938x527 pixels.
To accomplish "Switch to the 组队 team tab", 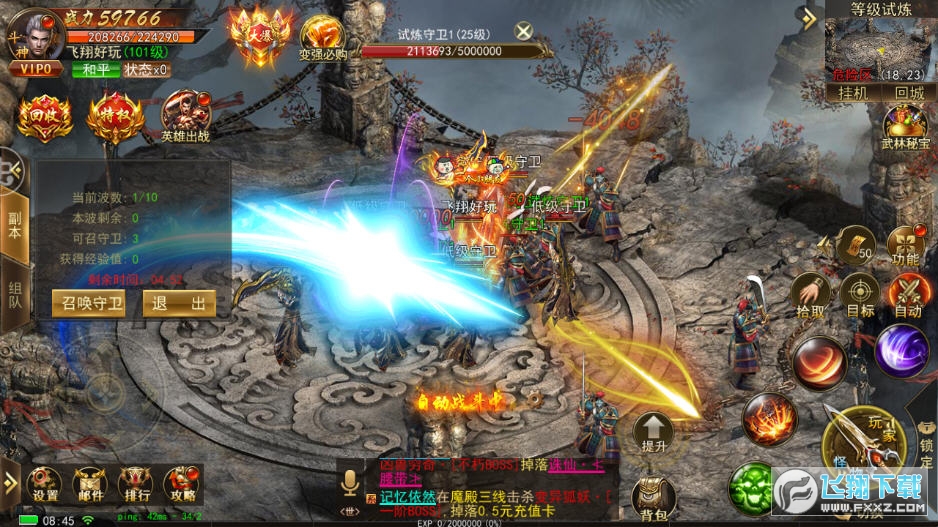I will 14,291.
